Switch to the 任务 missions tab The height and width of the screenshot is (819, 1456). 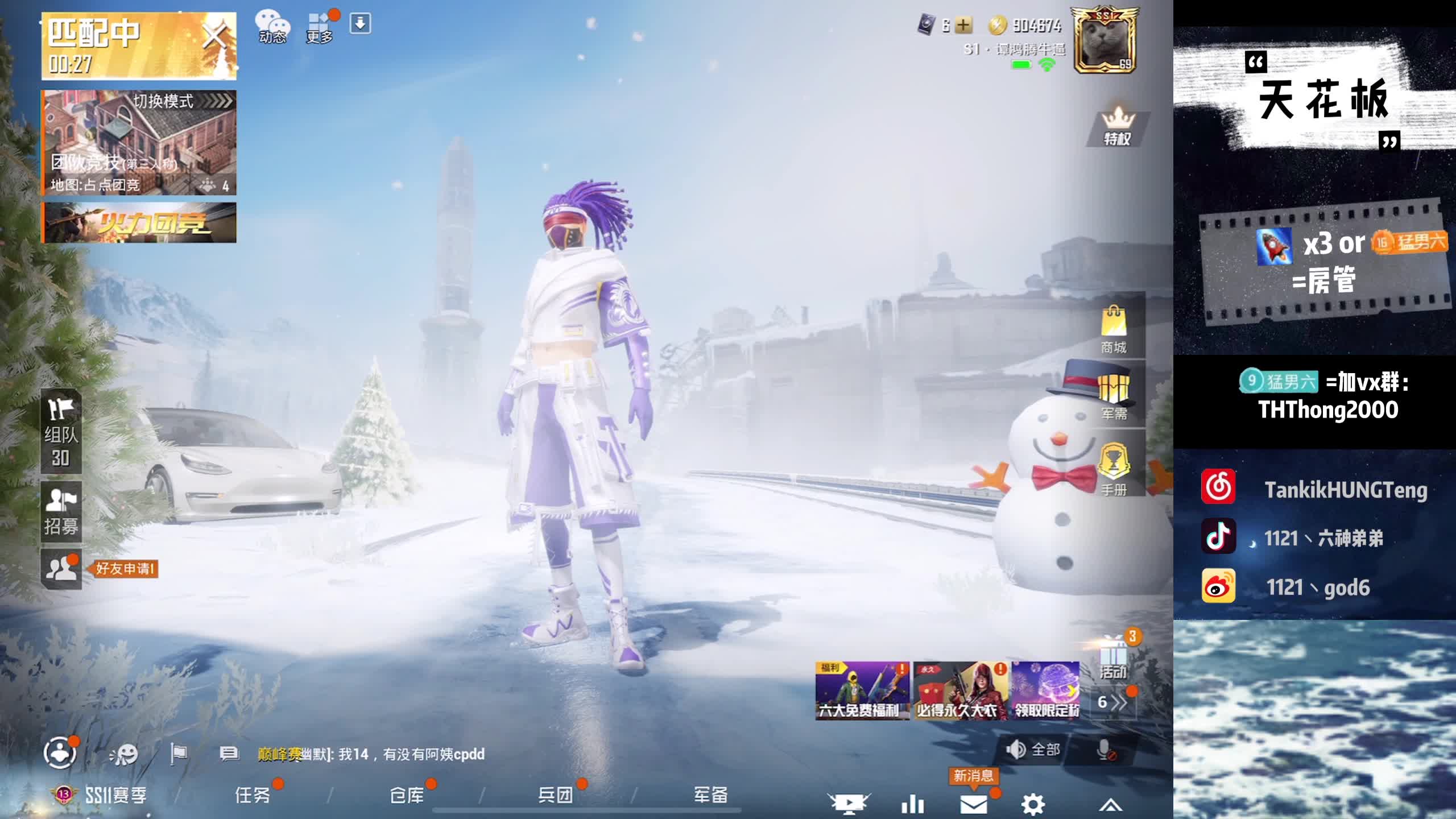coord(253,795)
